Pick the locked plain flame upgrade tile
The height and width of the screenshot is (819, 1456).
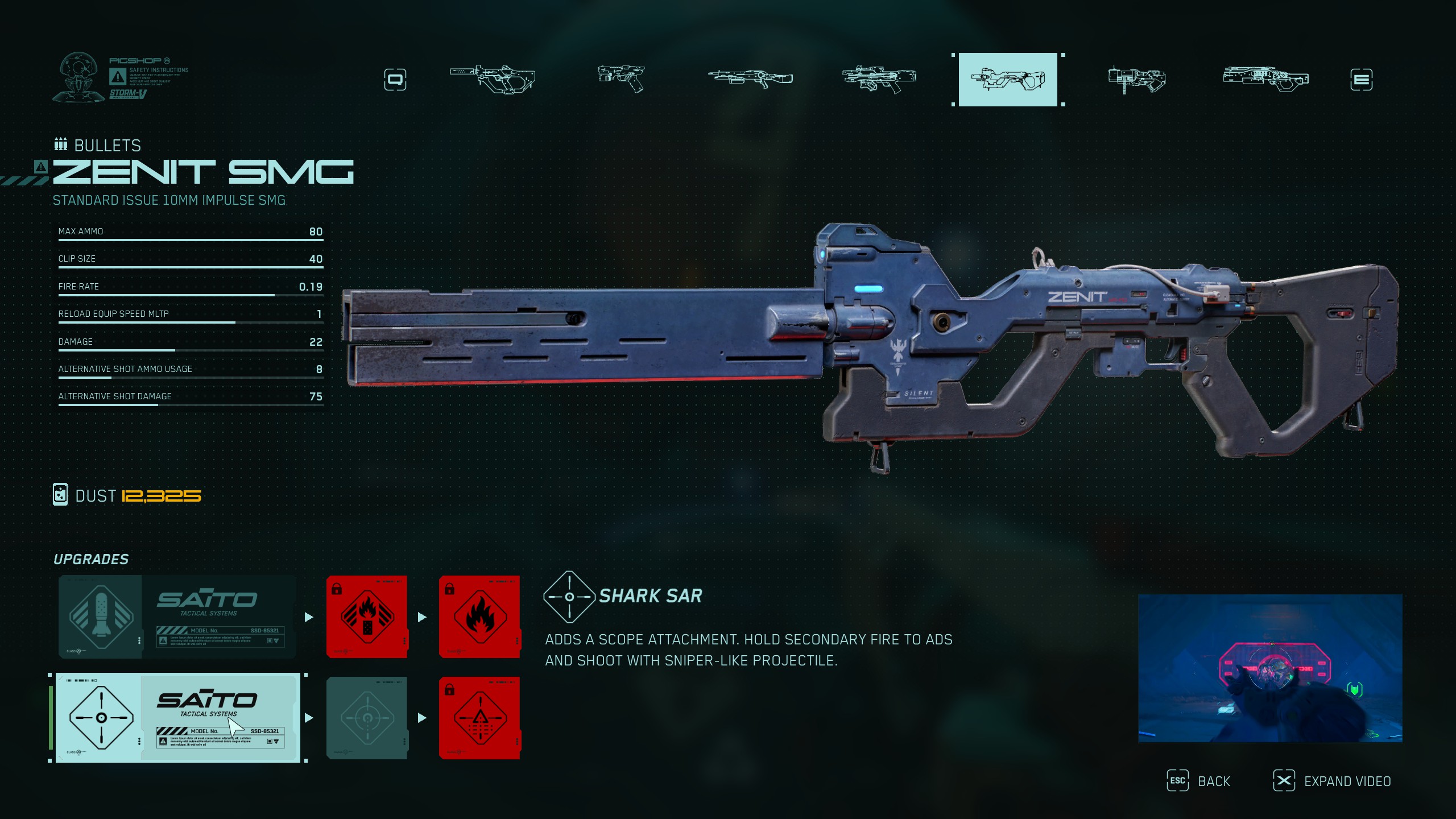click(479, 617)
